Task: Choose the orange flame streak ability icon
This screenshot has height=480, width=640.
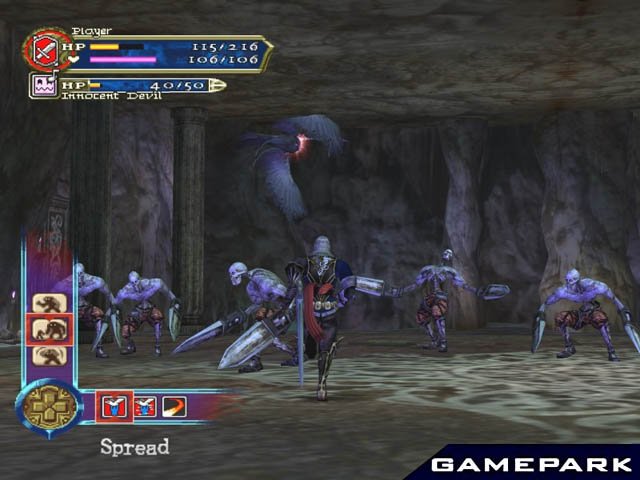Action: pos(173,405)
